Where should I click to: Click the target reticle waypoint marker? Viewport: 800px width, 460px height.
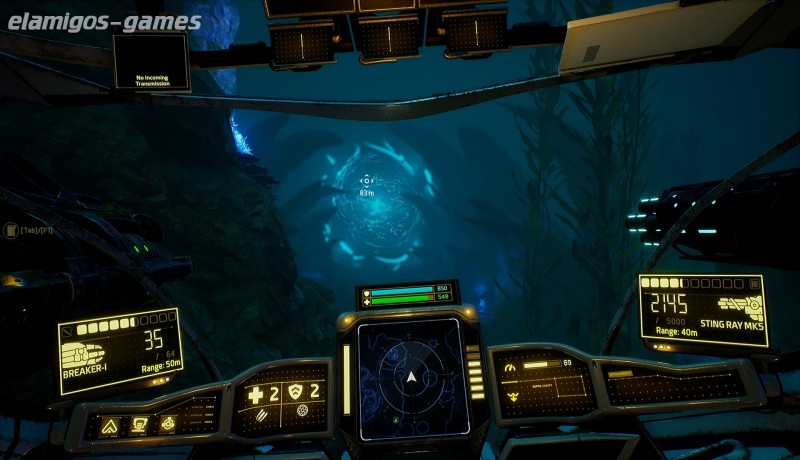(366, 181)
